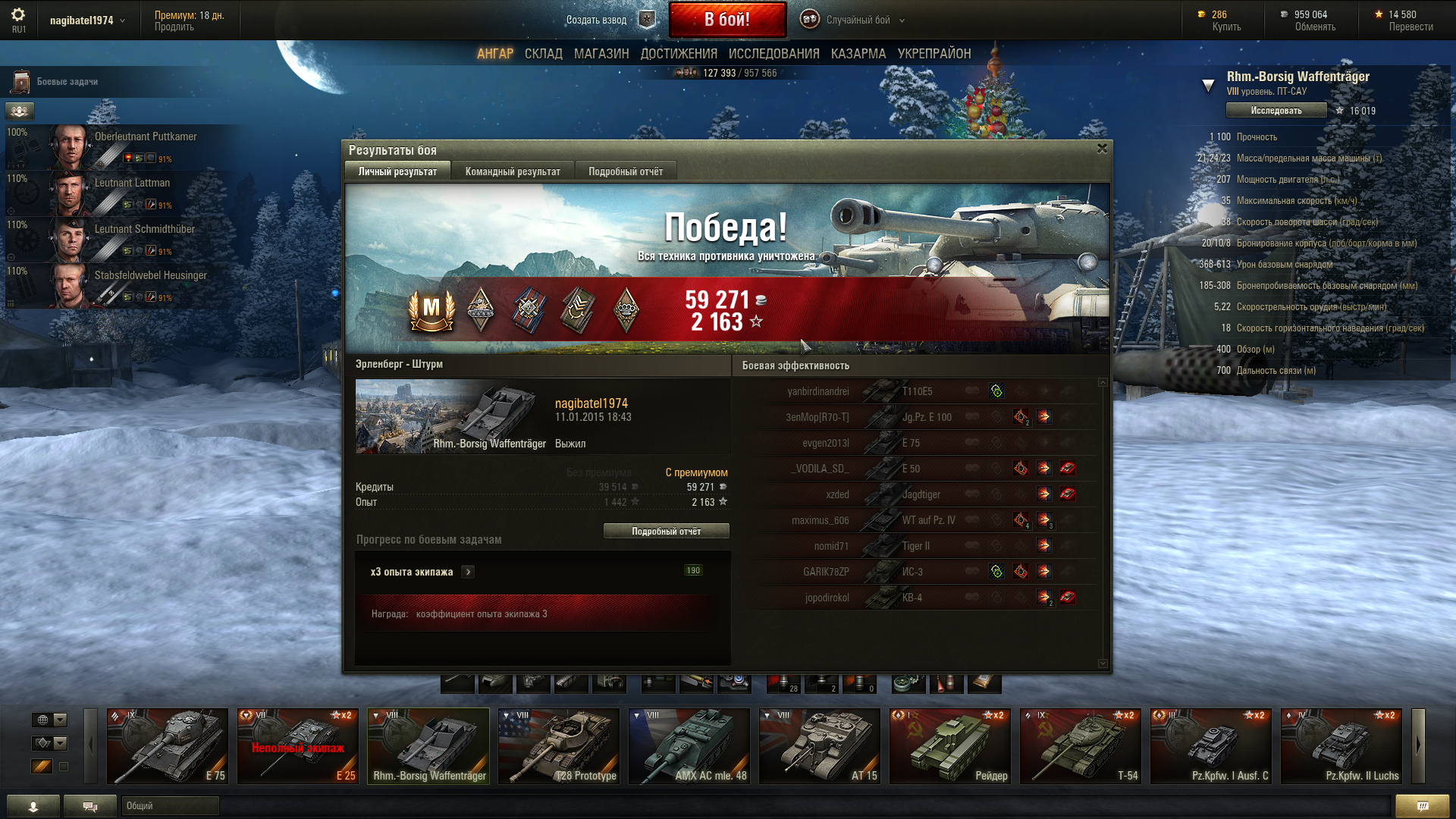Open the ИССЛЕДОВАНИЯ research section
Screen dimensions: 1456x819
tap(773, 54)
